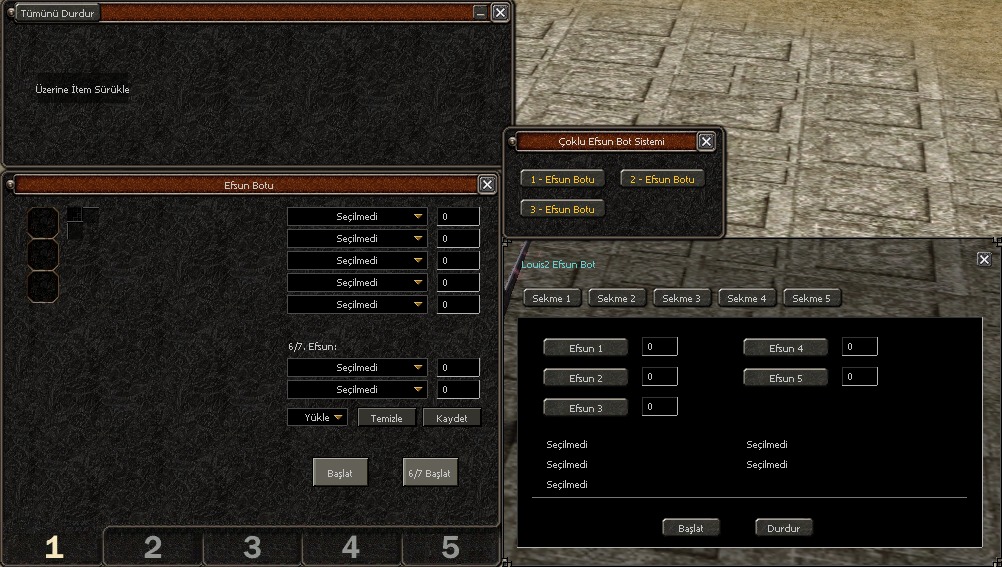Open 1 - Efsun Botu
The height and width of the screenshot is (567, 1002).
coord(562,179)
